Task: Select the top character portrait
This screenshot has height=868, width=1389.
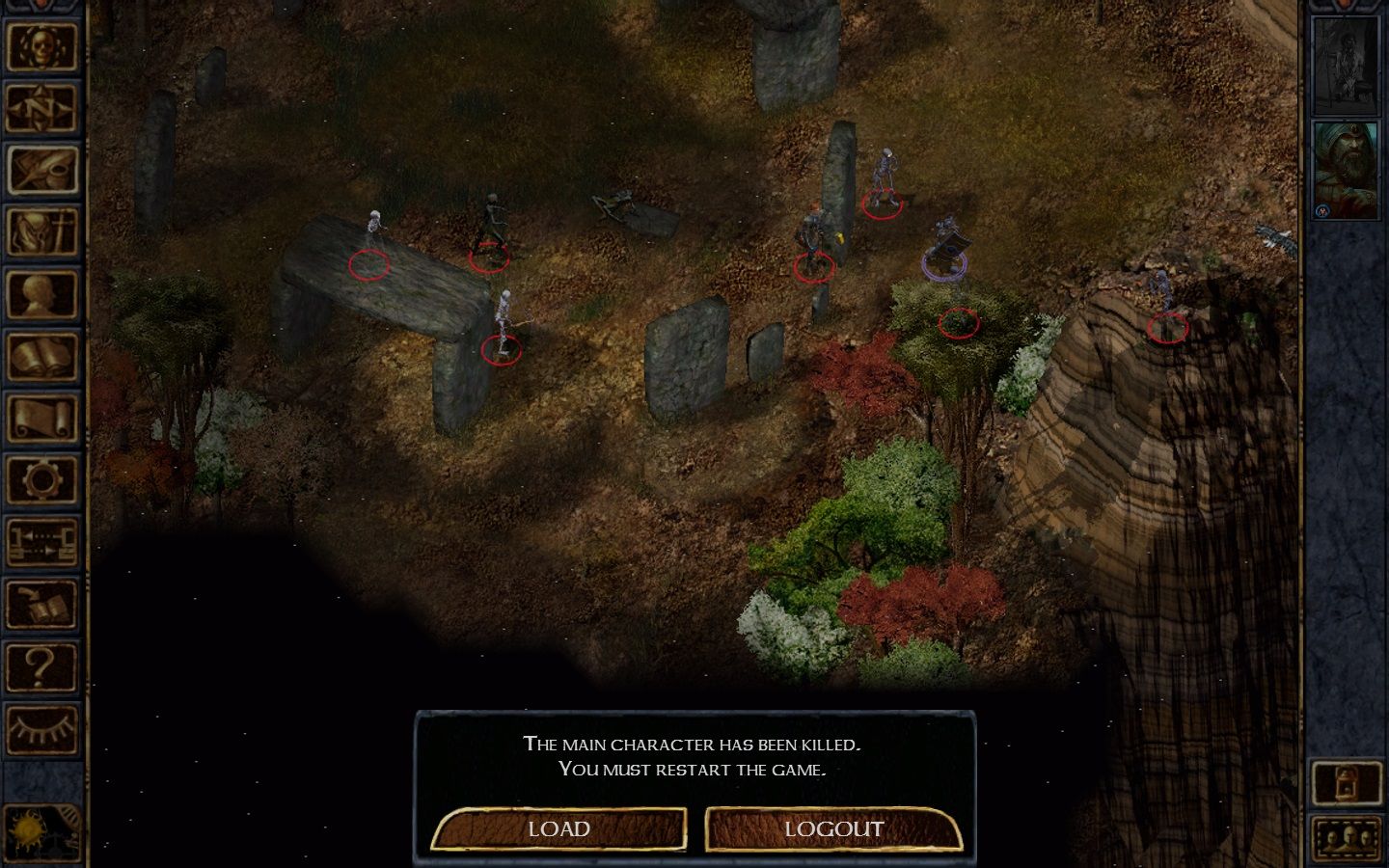Action: [x=1346, y=63]
